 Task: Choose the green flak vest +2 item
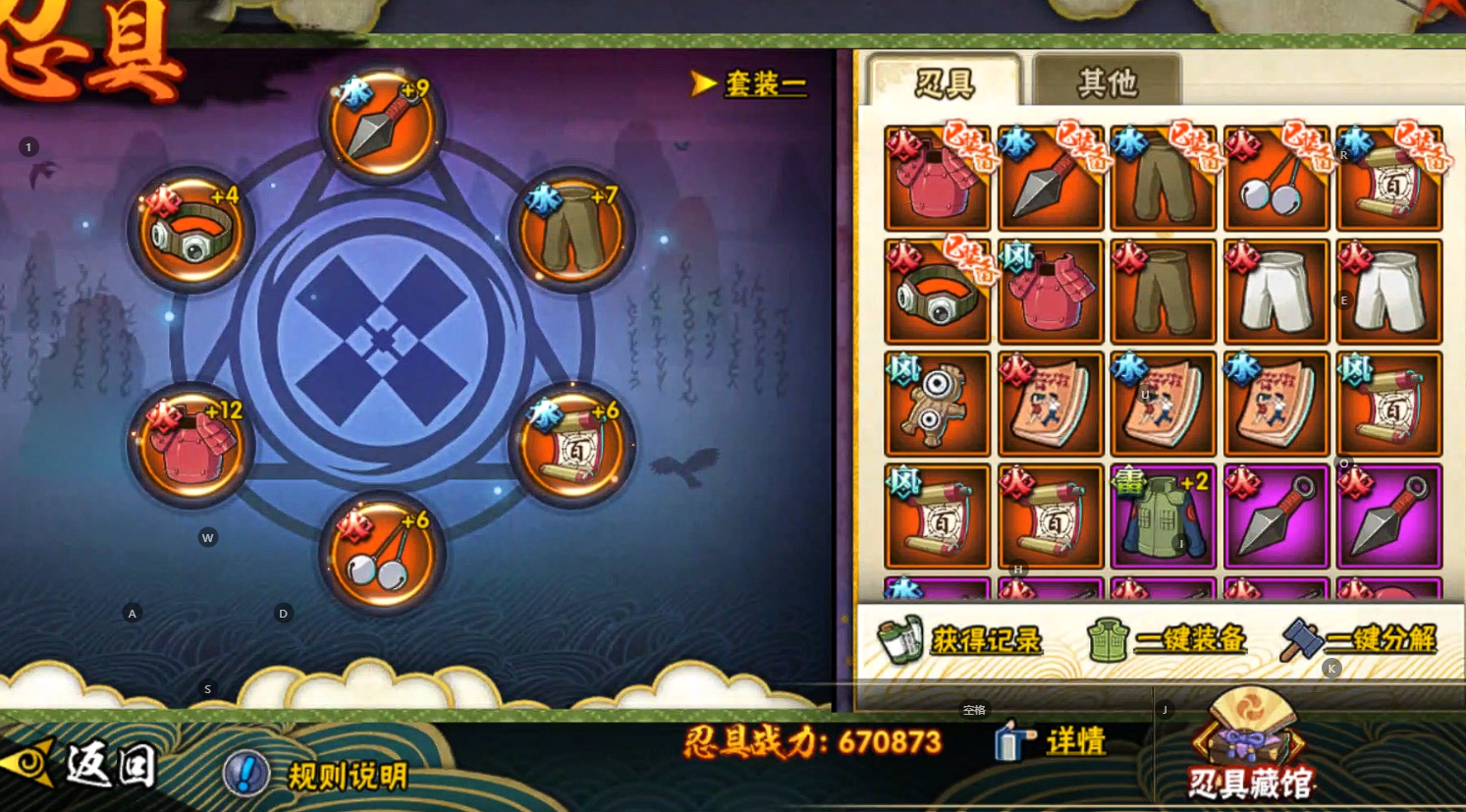click(x=1163, y=516)
